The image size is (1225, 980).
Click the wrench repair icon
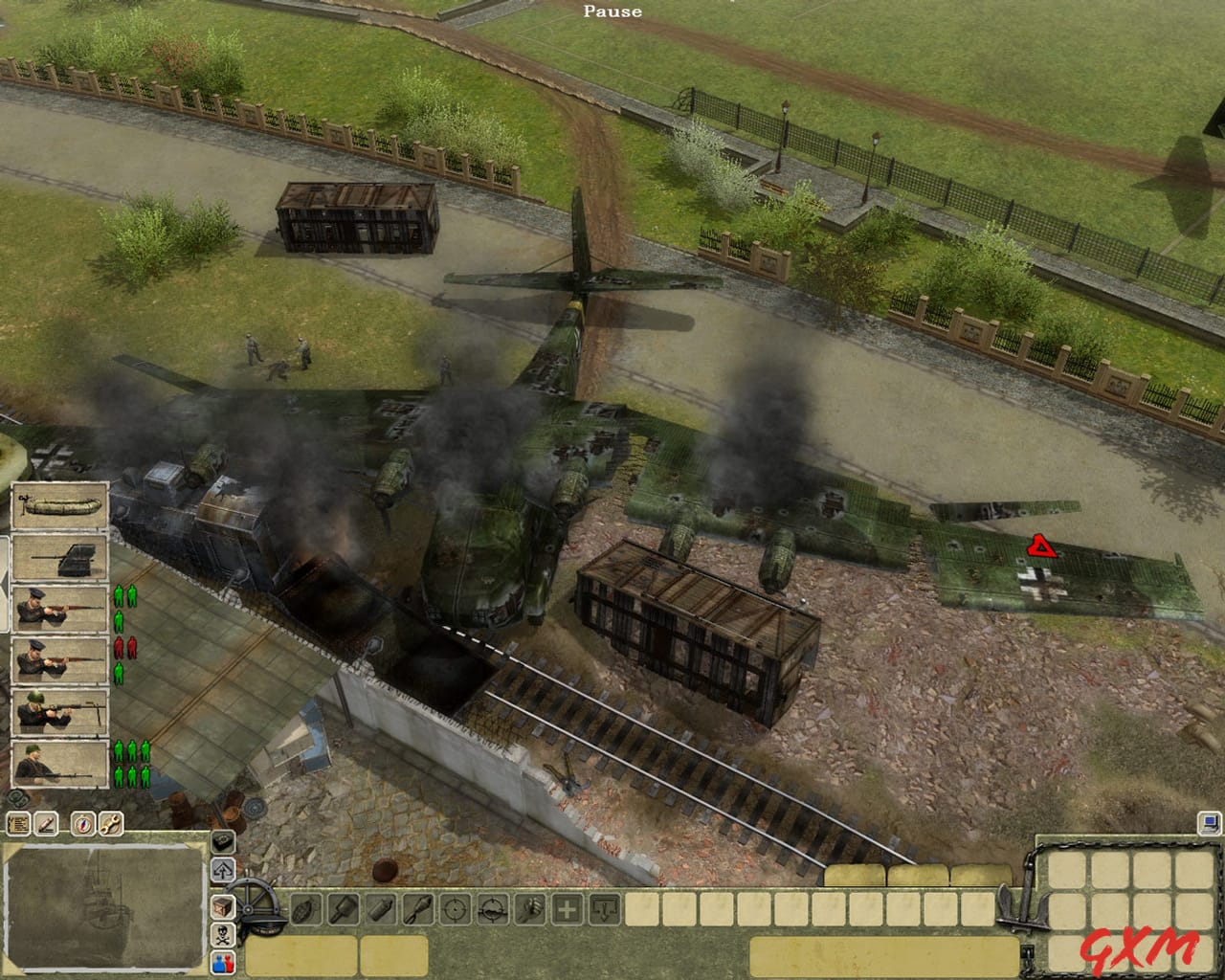110,824
